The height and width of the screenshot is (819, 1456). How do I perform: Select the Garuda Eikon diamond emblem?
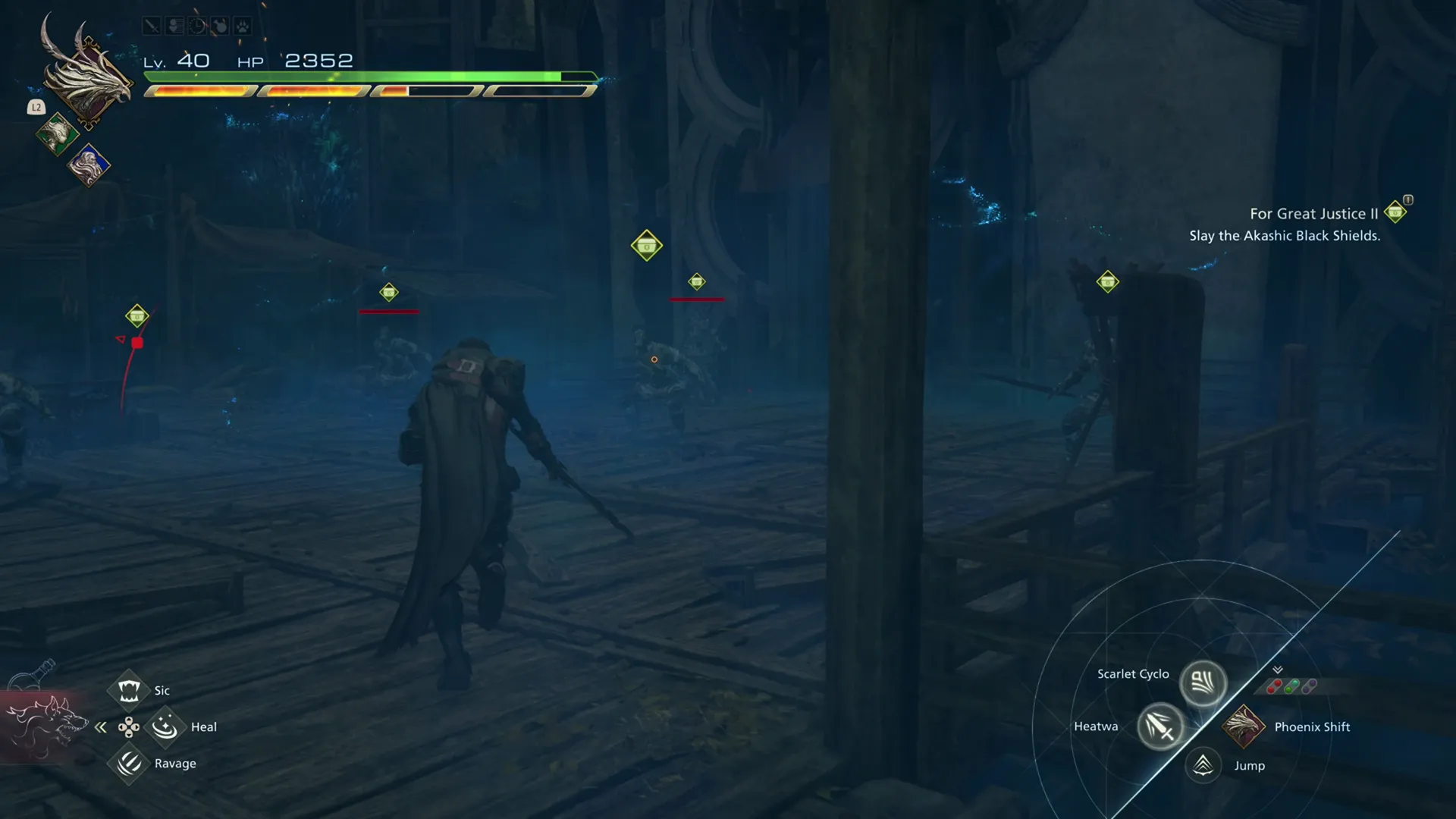[57, 134]
